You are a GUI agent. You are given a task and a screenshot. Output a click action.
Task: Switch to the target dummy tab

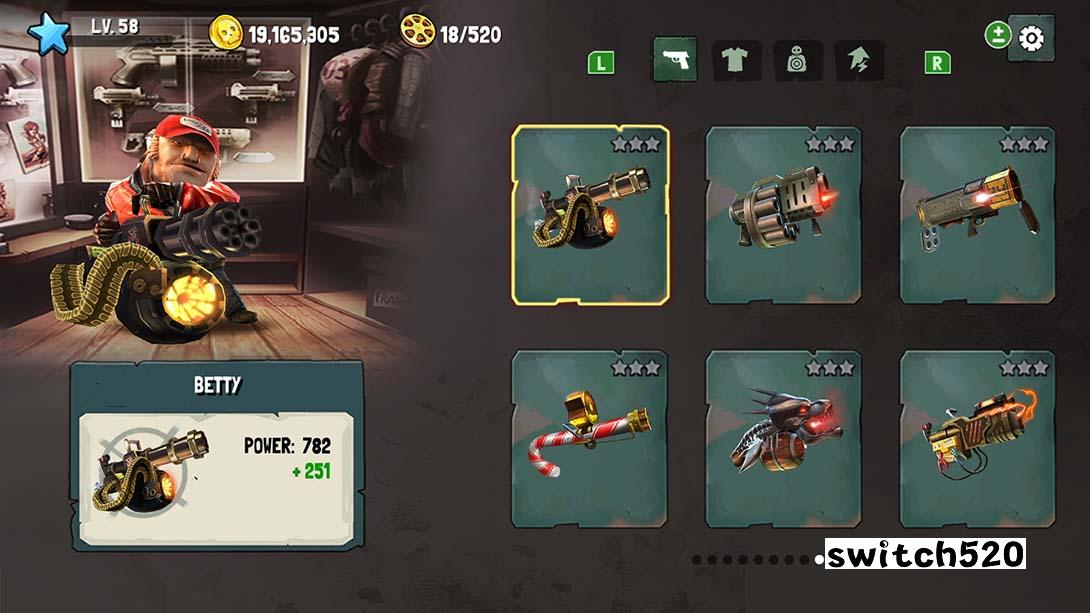coord(797,61)
